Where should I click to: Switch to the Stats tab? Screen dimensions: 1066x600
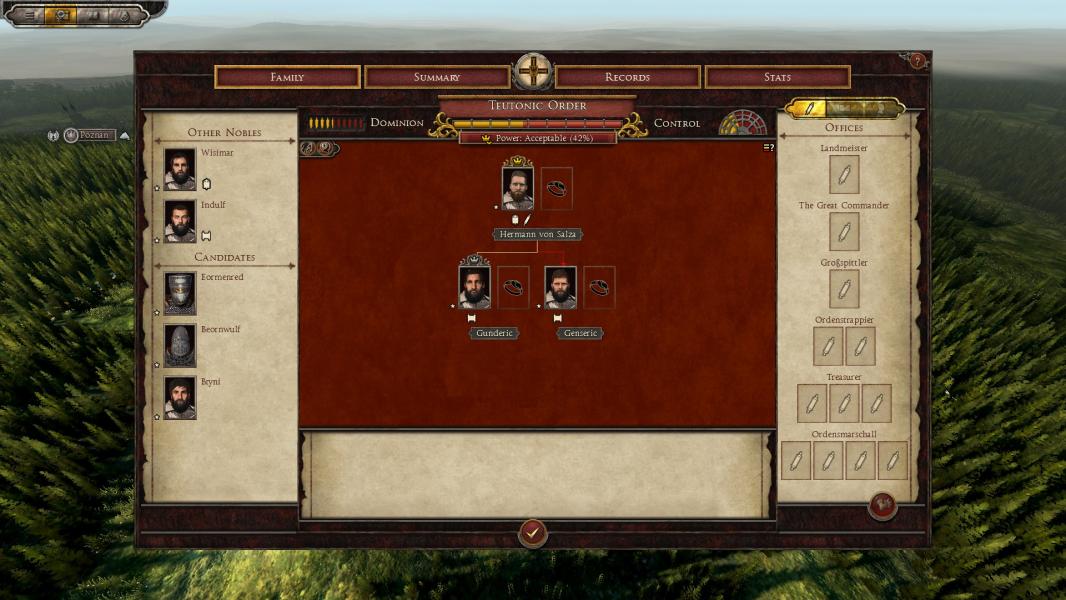777,77
